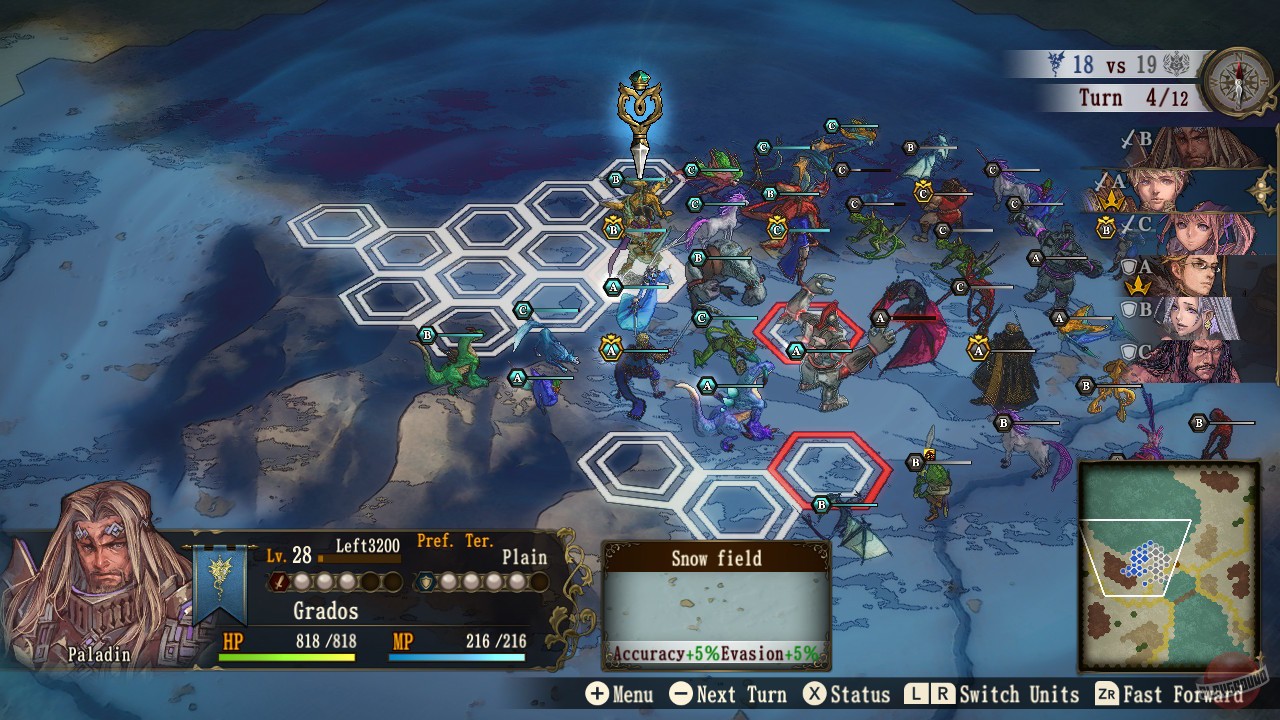Click the L button icon for Switch Units
This screenshot has height=720, width=1280.
click(x=916, y=694)
